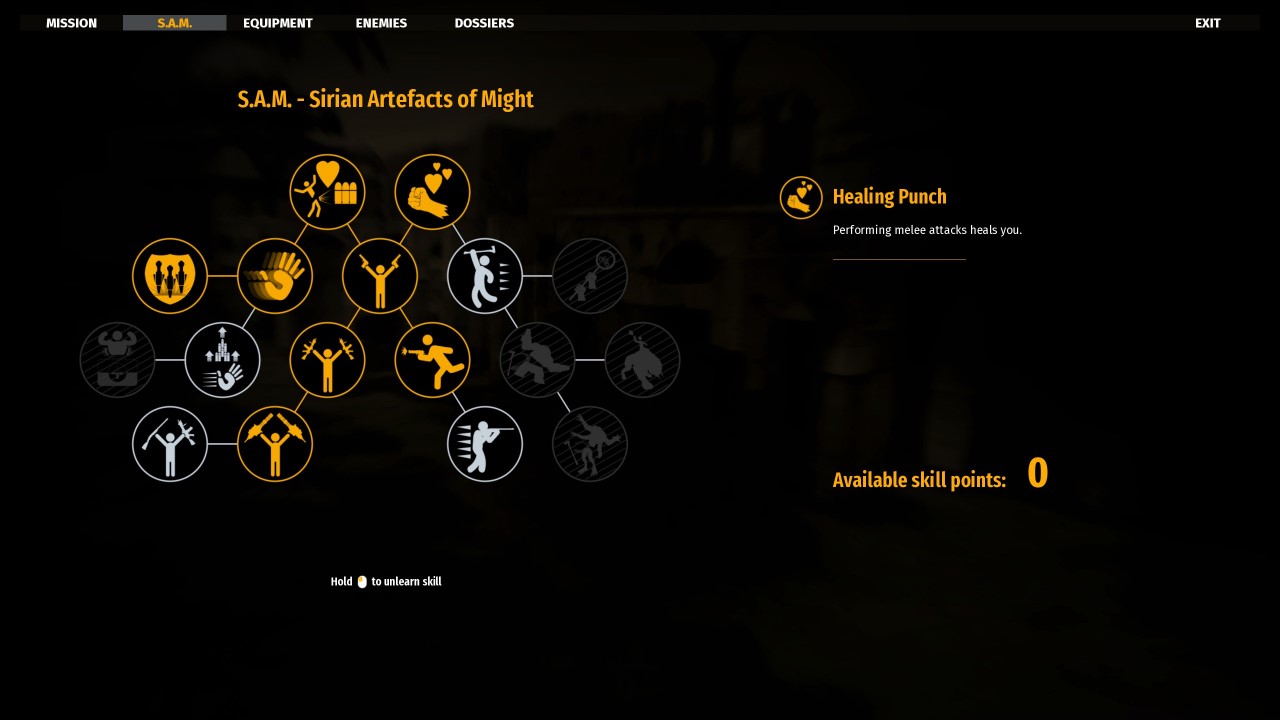
Task: Select the fortress upgrade skill node
Action: (223, 360)
